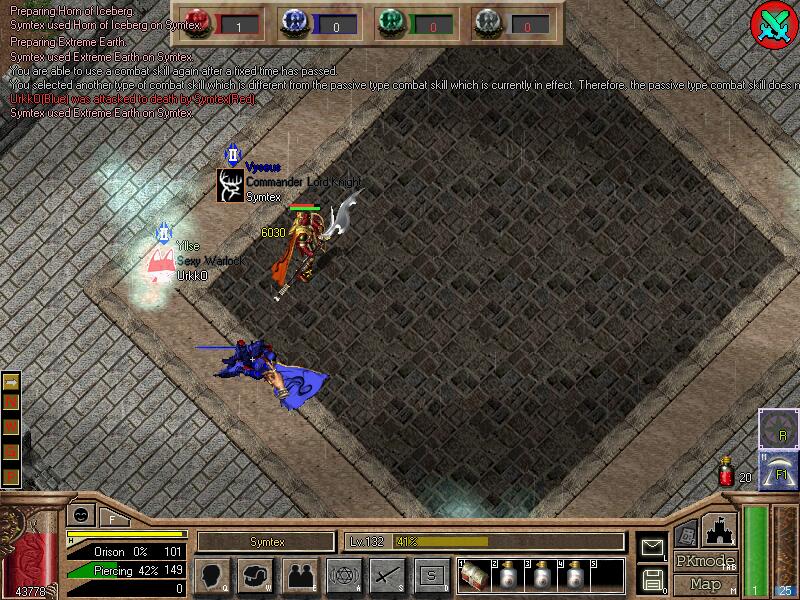Open the inventory bag icon
Viewport: 800px width, 600px height.
(x=255, y=575)
